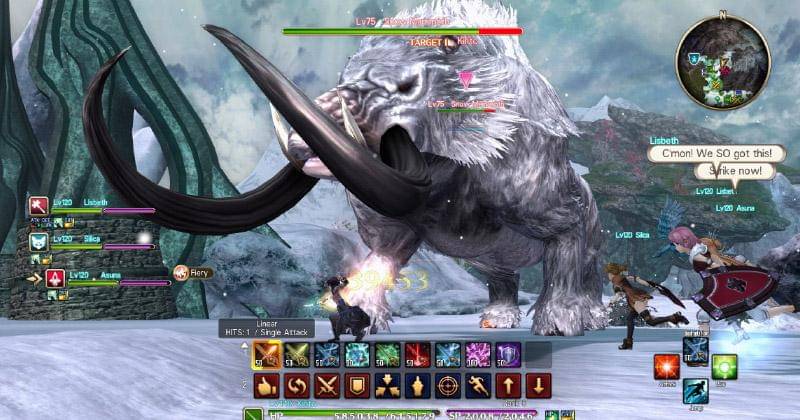Image resolution: width=800 pixels, height=420 pixels.
Task: Choose the circular arrows switch command
Action: click(x=296, y=385)
